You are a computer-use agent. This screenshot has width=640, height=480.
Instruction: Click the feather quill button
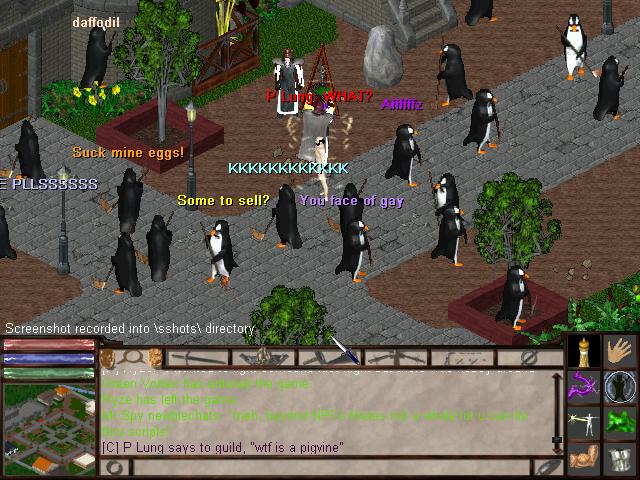pyautogui.click(x=546, y=466)
